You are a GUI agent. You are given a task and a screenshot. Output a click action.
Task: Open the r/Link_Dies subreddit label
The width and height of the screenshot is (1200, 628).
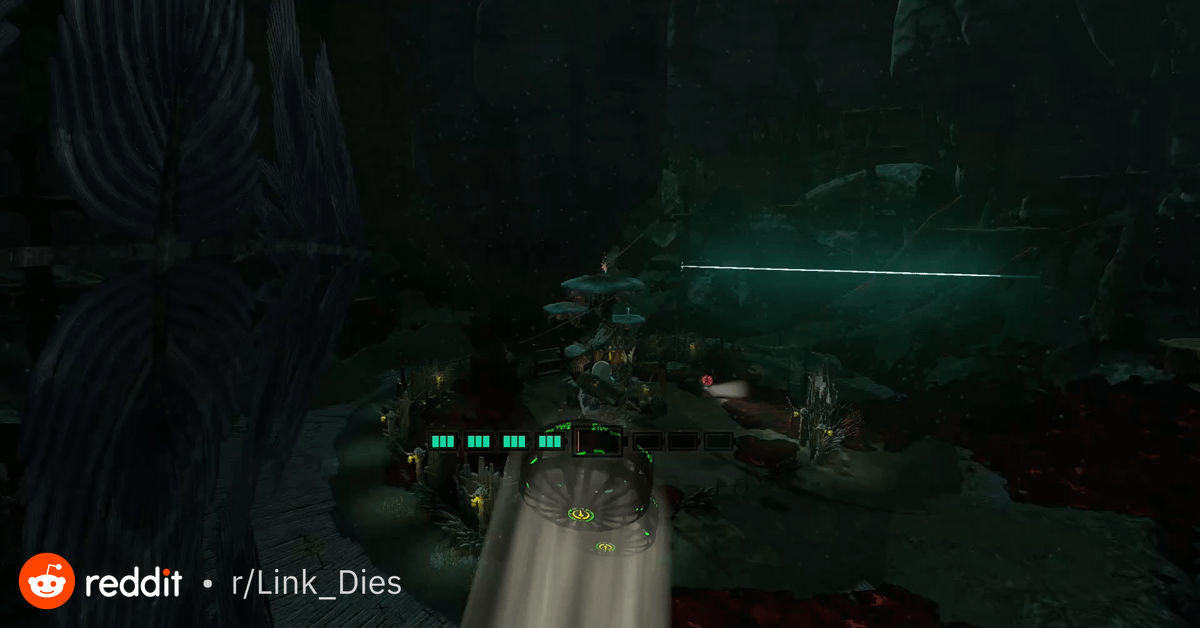tap(316, 582)
